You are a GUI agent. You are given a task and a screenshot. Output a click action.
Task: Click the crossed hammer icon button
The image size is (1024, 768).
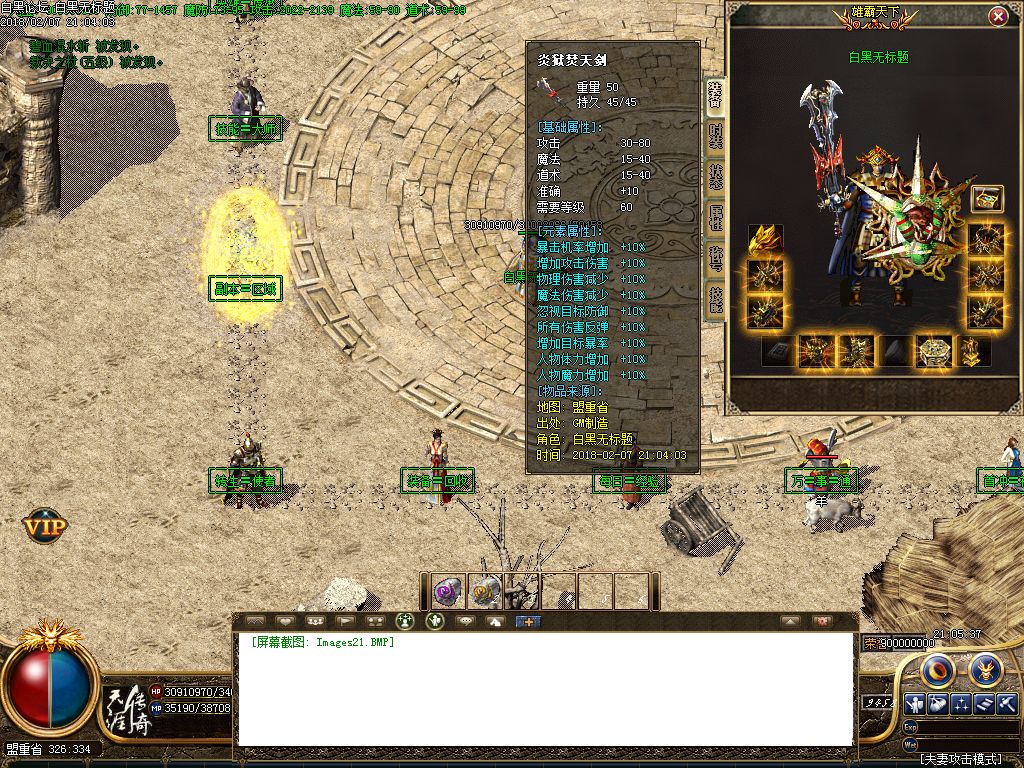[x=1006, y=703]
